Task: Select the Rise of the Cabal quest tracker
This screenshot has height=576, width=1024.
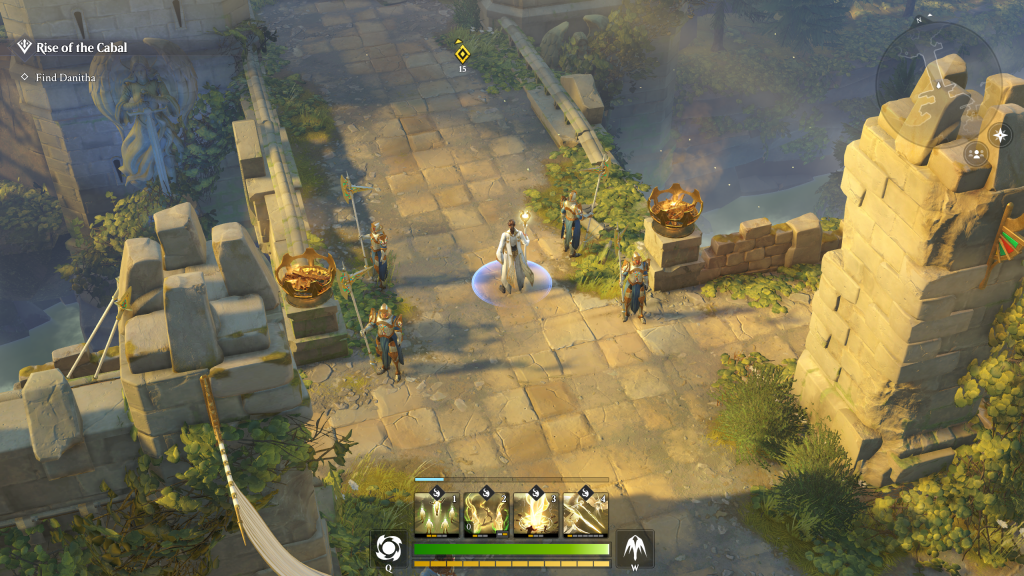Action: (81, 47)
